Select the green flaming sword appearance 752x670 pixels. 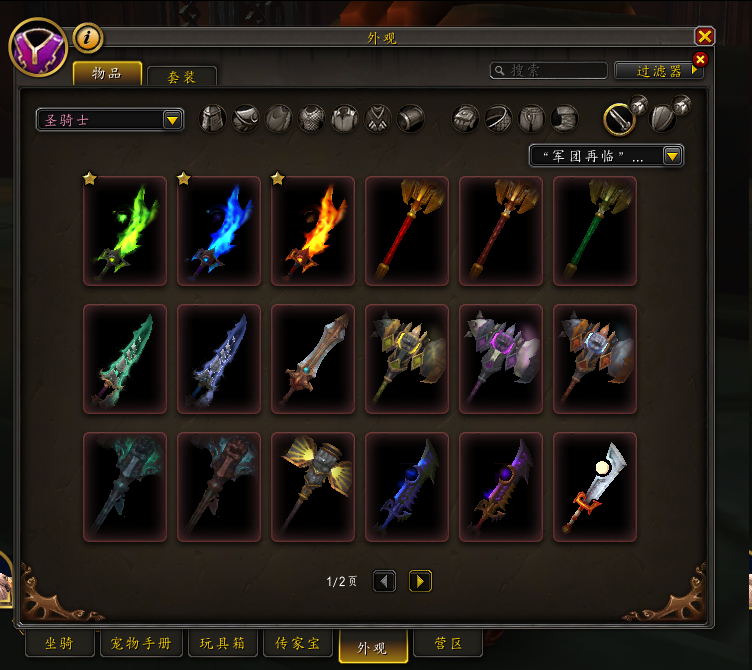(125, 231)
